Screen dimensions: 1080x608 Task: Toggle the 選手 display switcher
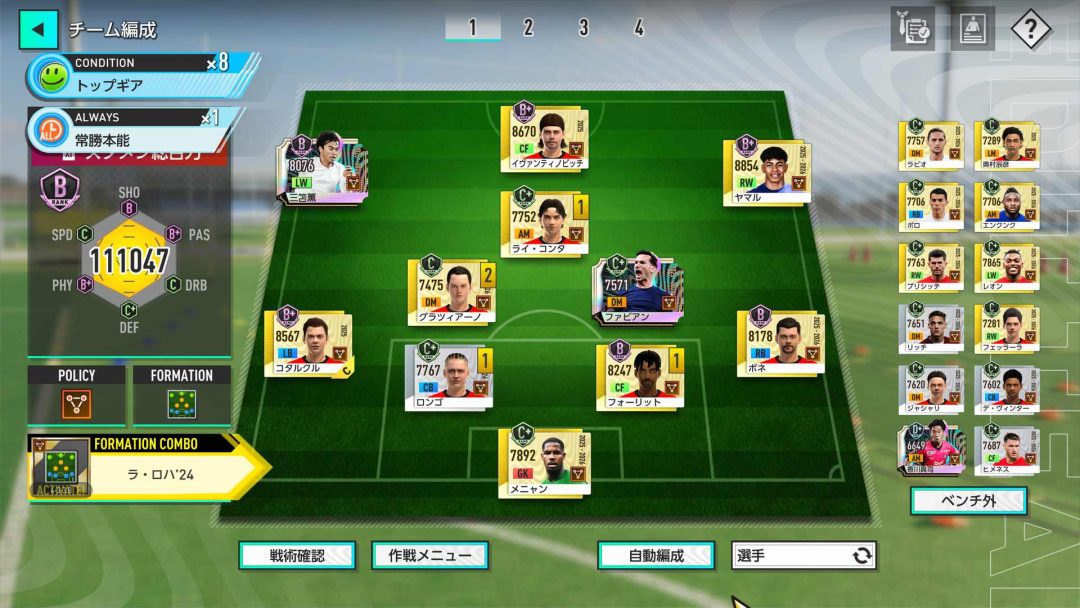(804, 555)
